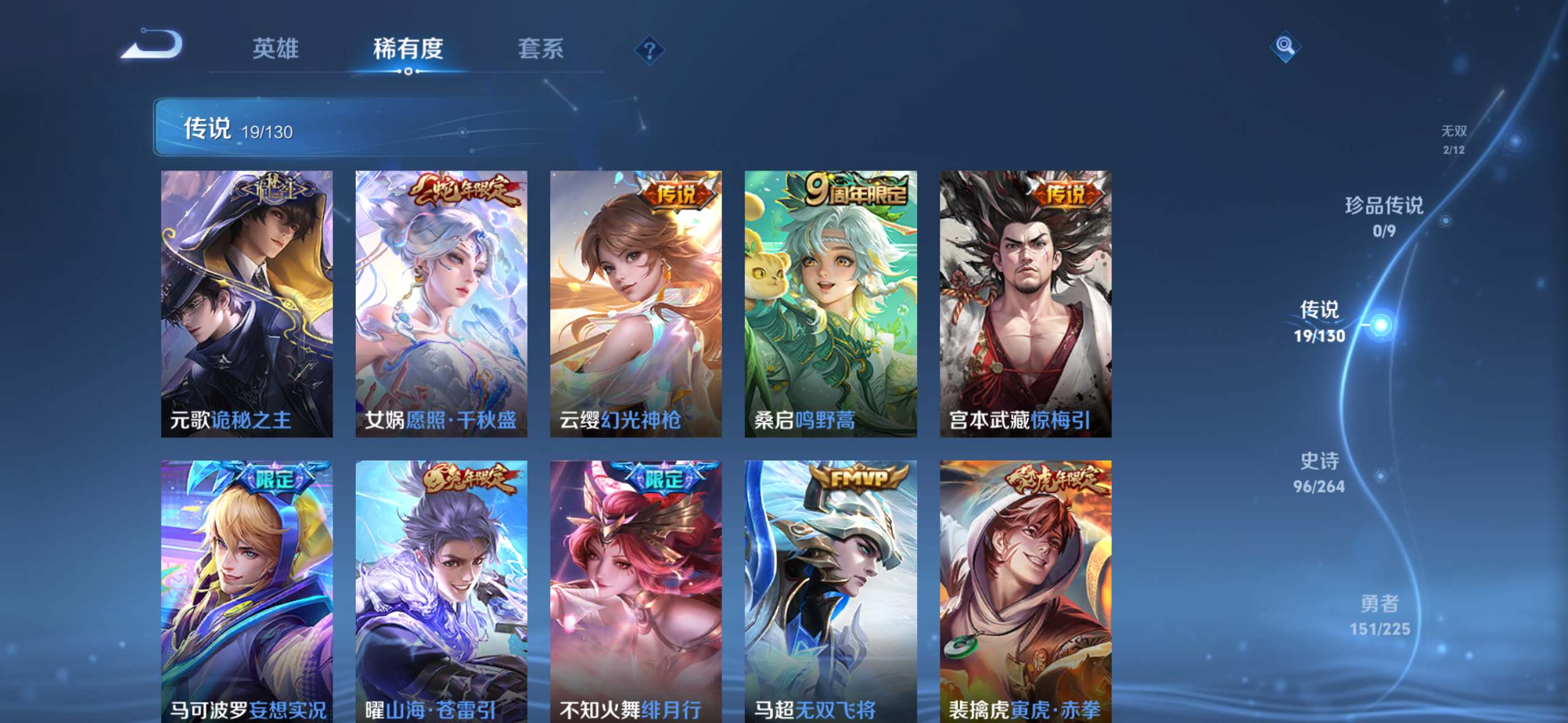The height and width of the screenshot is (723, 1568).
Task: Open the search function via magnifier icon
Action: pos(1285,47)
